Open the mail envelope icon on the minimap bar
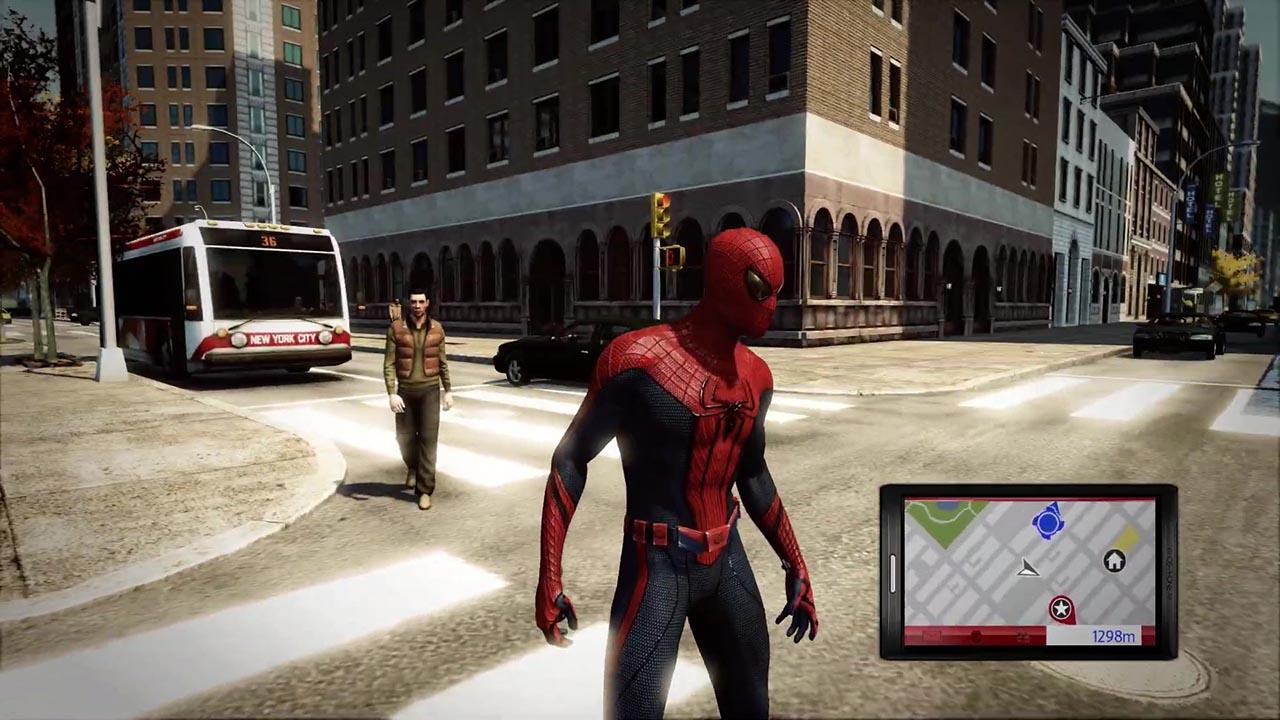This screenshot has height=720, width=1280. pos(930,635)
